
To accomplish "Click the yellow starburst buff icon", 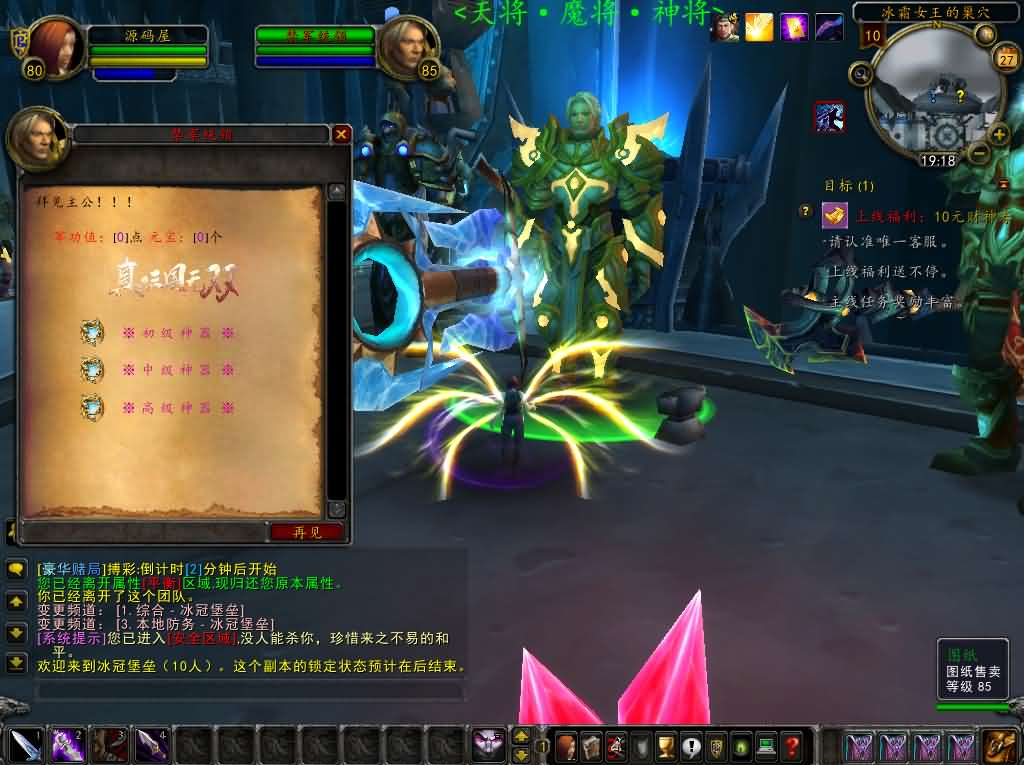I will [759, 27].
